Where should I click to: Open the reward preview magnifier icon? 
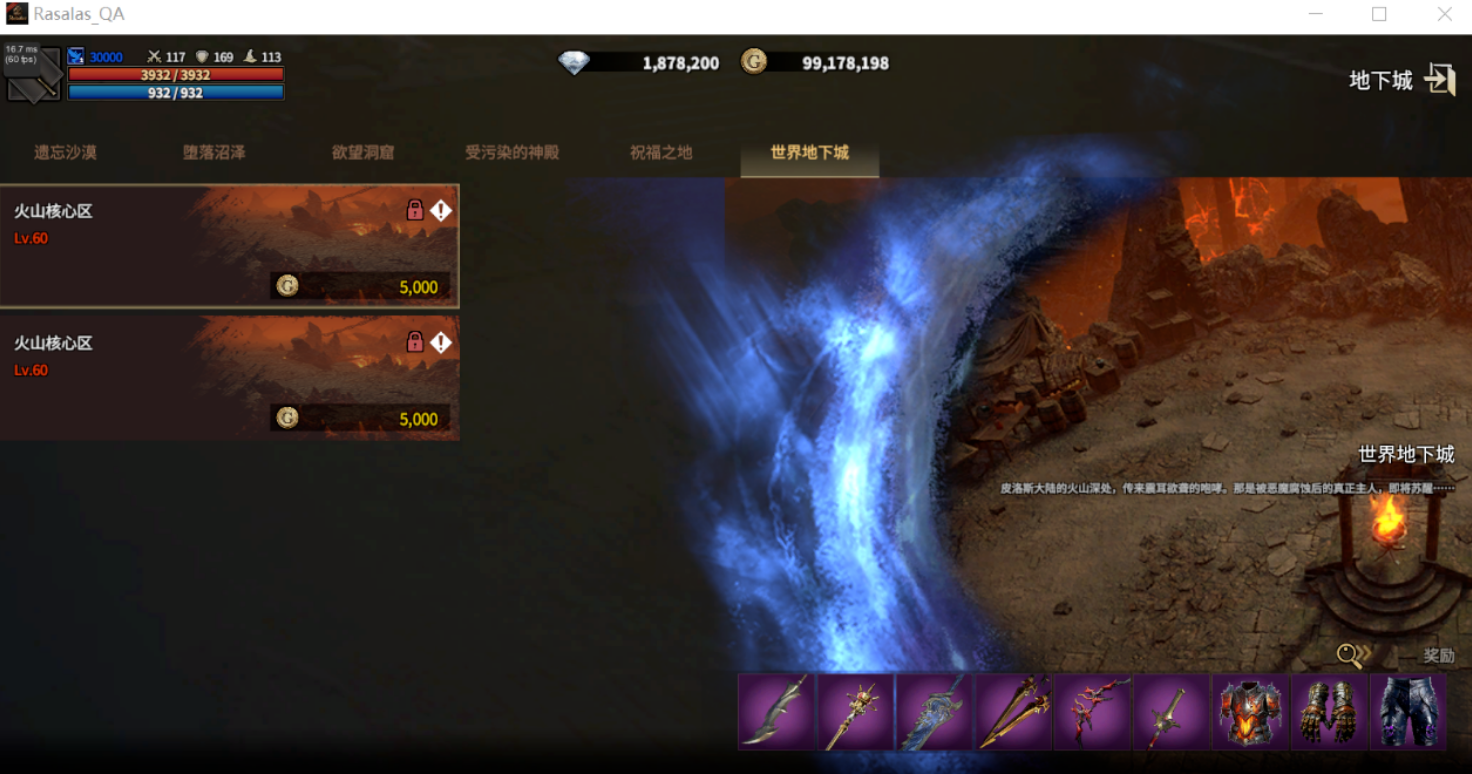point(1353,655)
